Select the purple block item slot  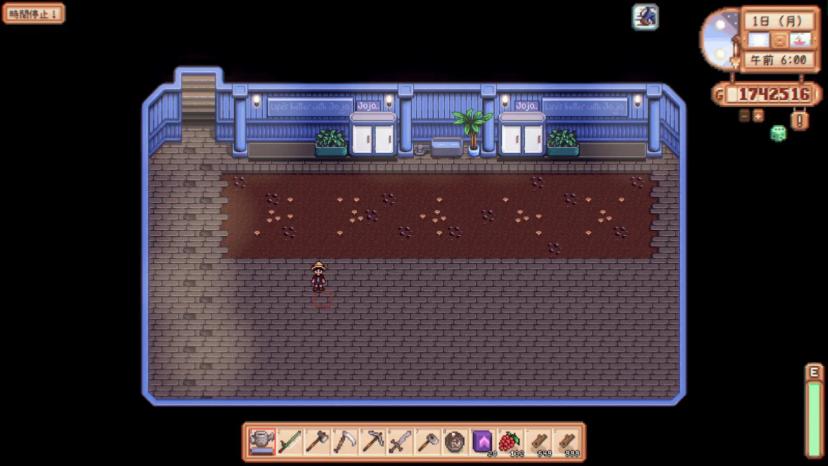click(483, 441)
